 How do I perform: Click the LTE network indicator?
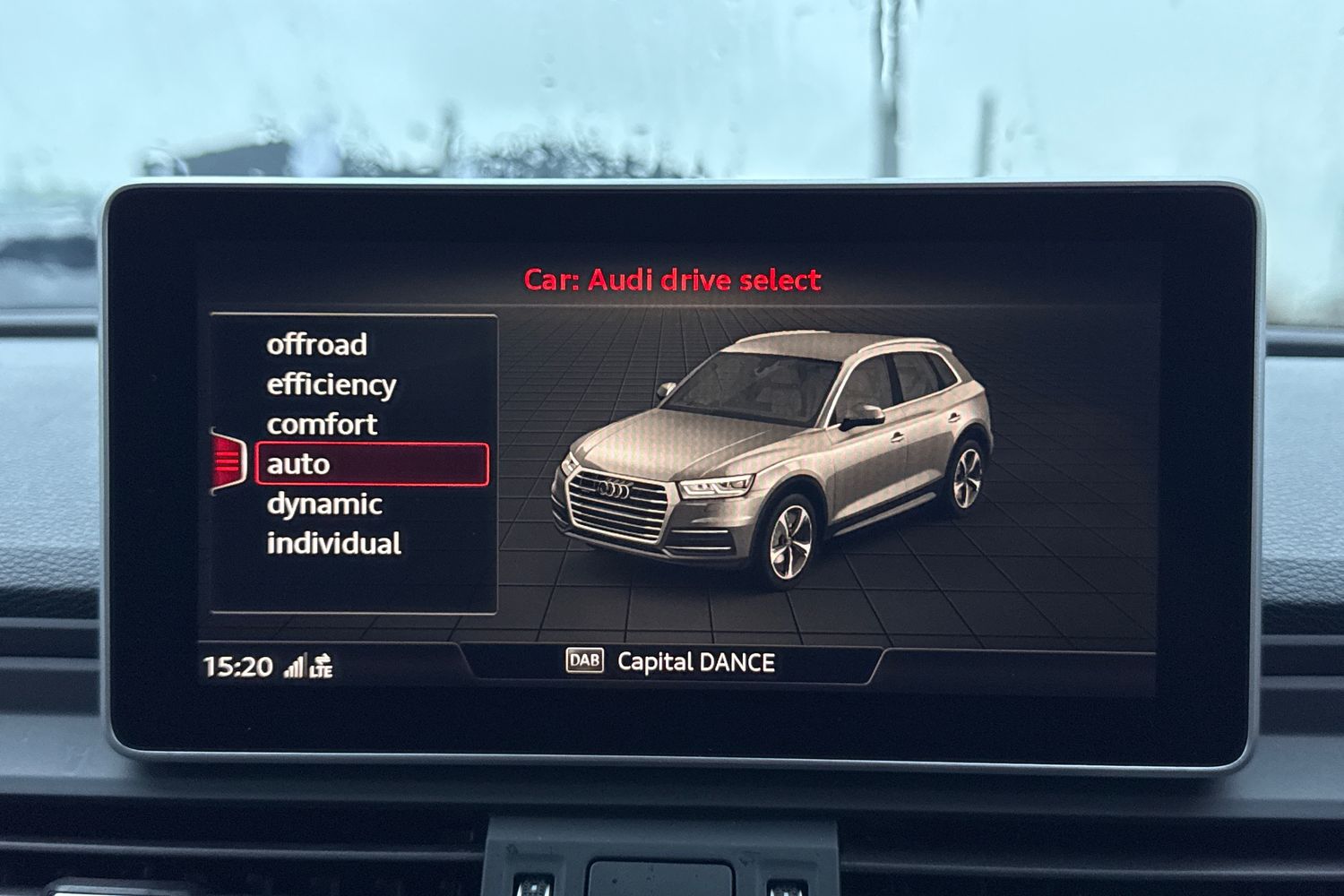point(323,668)
